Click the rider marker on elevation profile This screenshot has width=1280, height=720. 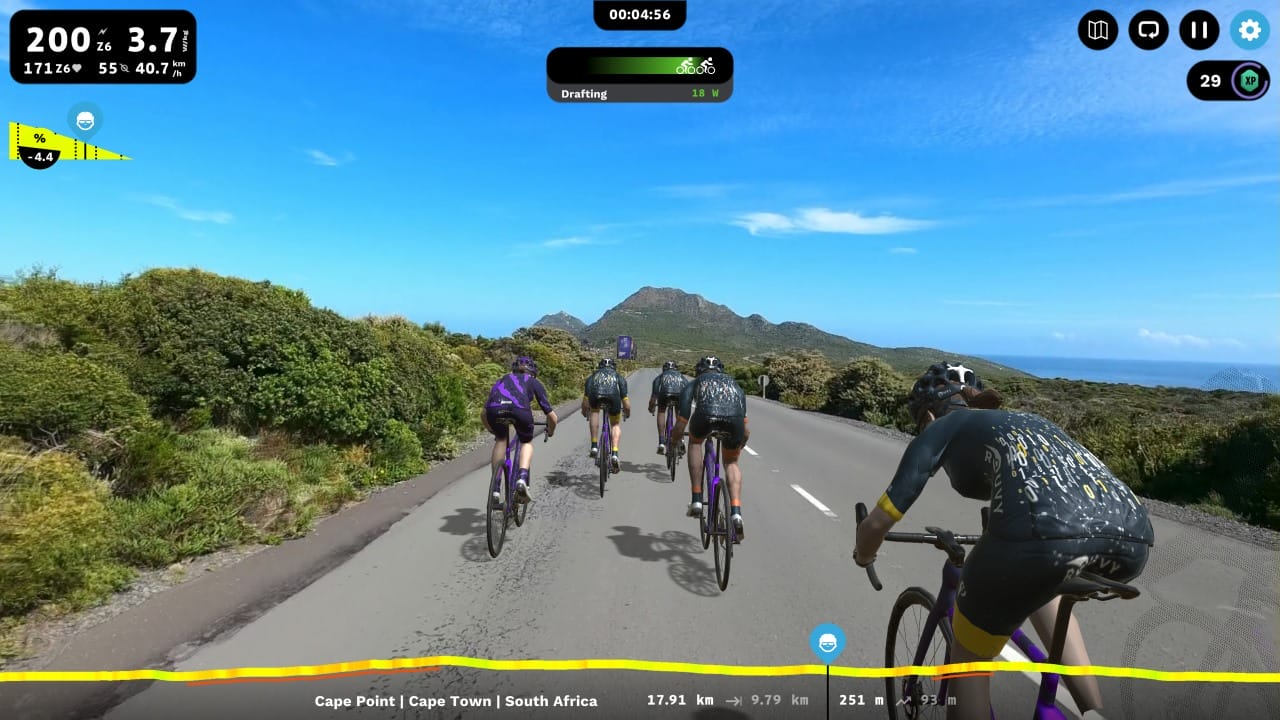click(827, 642)
